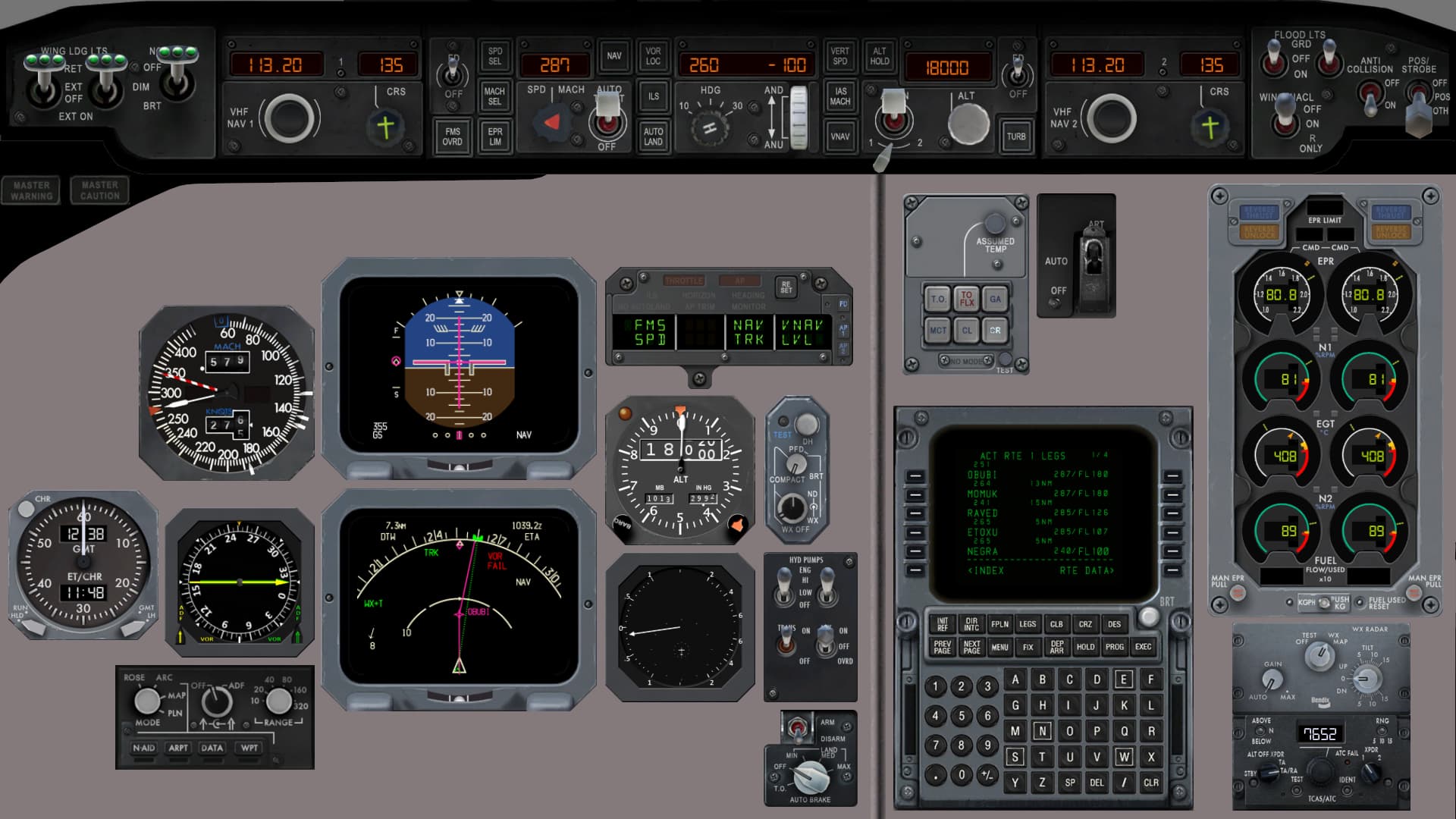This screenshot has width=1456, height=819.
Task: Open the MENU page on the CDU
Action: [999, 647]
